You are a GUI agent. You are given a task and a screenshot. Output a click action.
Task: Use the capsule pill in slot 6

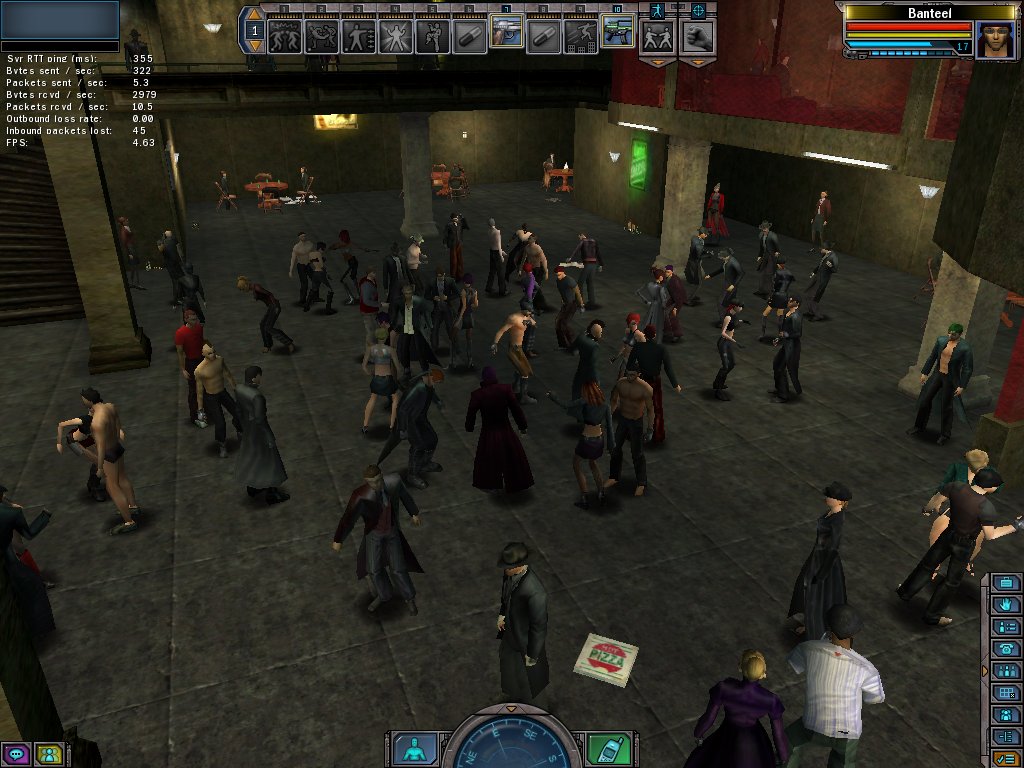click(x=469, y=37)
